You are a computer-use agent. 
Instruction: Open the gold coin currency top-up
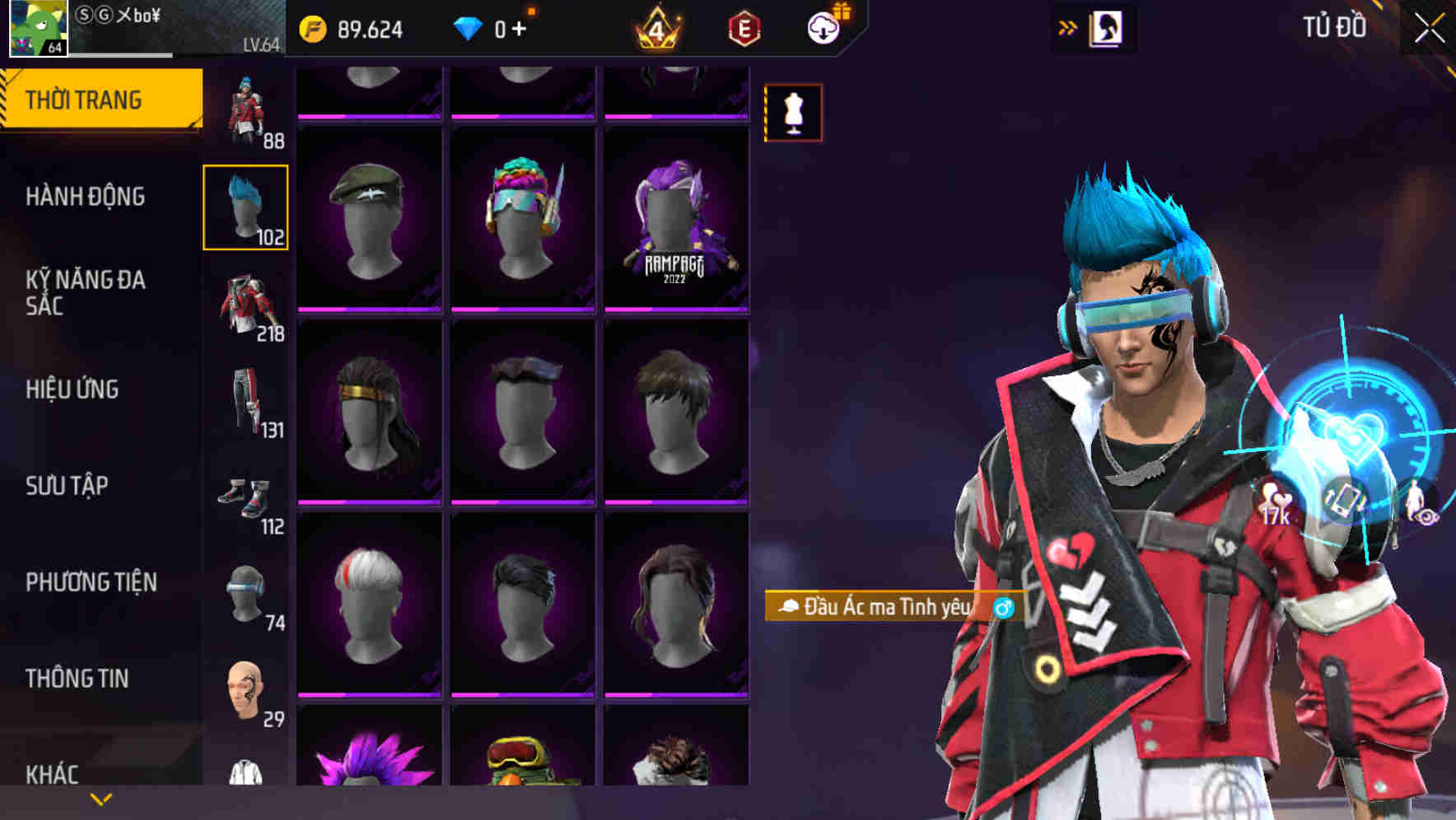tap(313, 28)
